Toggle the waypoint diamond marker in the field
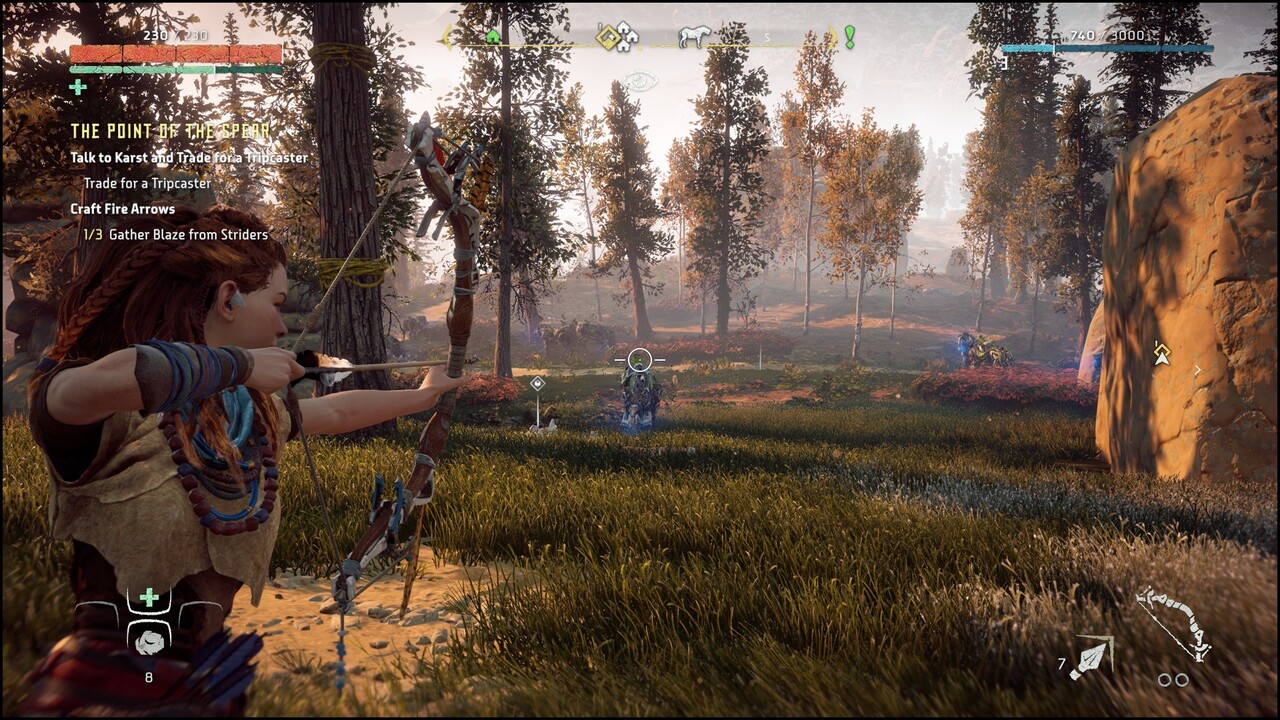 537,383
